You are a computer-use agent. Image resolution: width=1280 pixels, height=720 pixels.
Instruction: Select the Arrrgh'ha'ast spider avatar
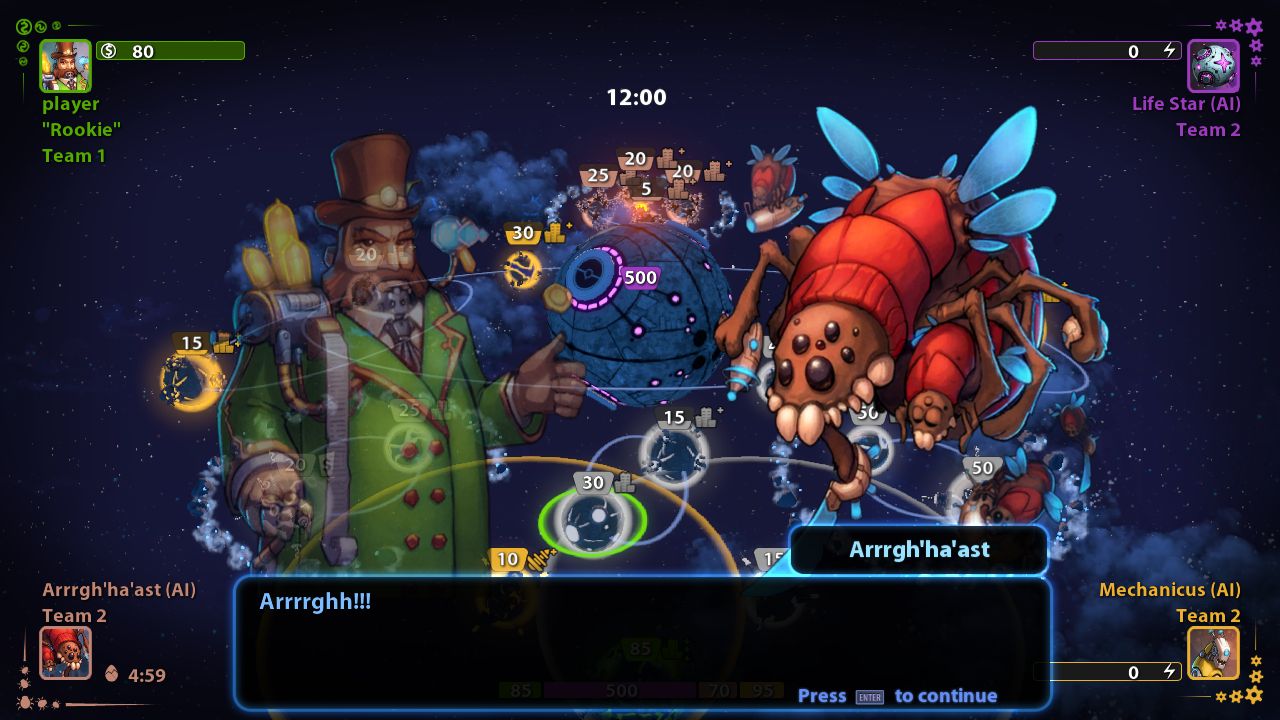click(65, 652)
